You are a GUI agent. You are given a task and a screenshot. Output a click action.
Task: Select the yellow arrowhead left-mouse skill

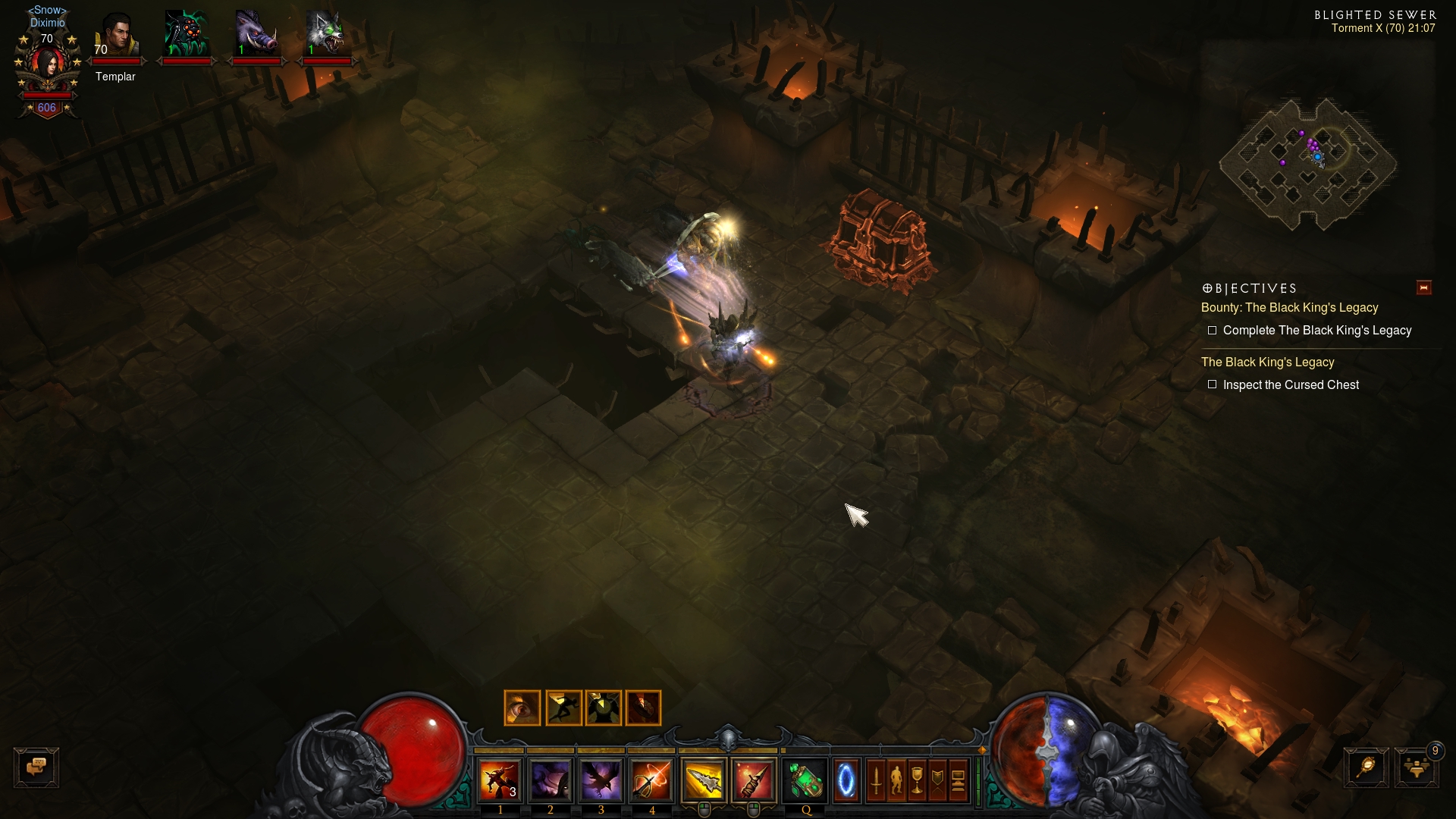(x=704, y=780)
